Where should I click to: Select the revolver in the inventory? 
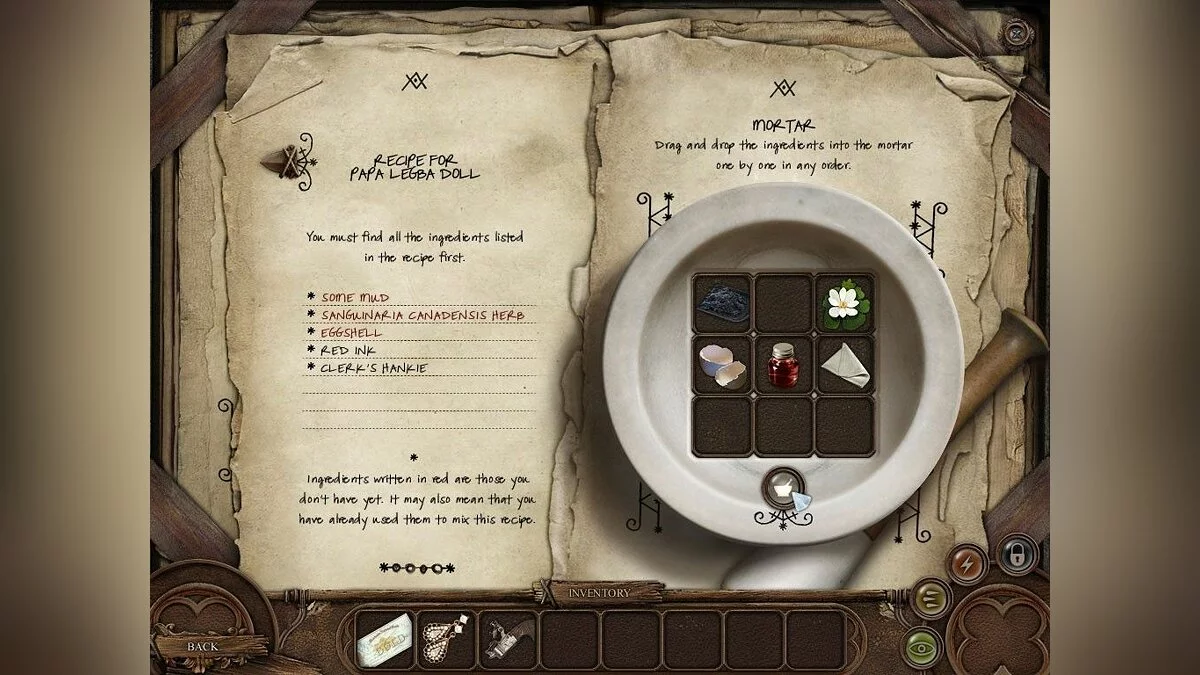coord(508,640)
